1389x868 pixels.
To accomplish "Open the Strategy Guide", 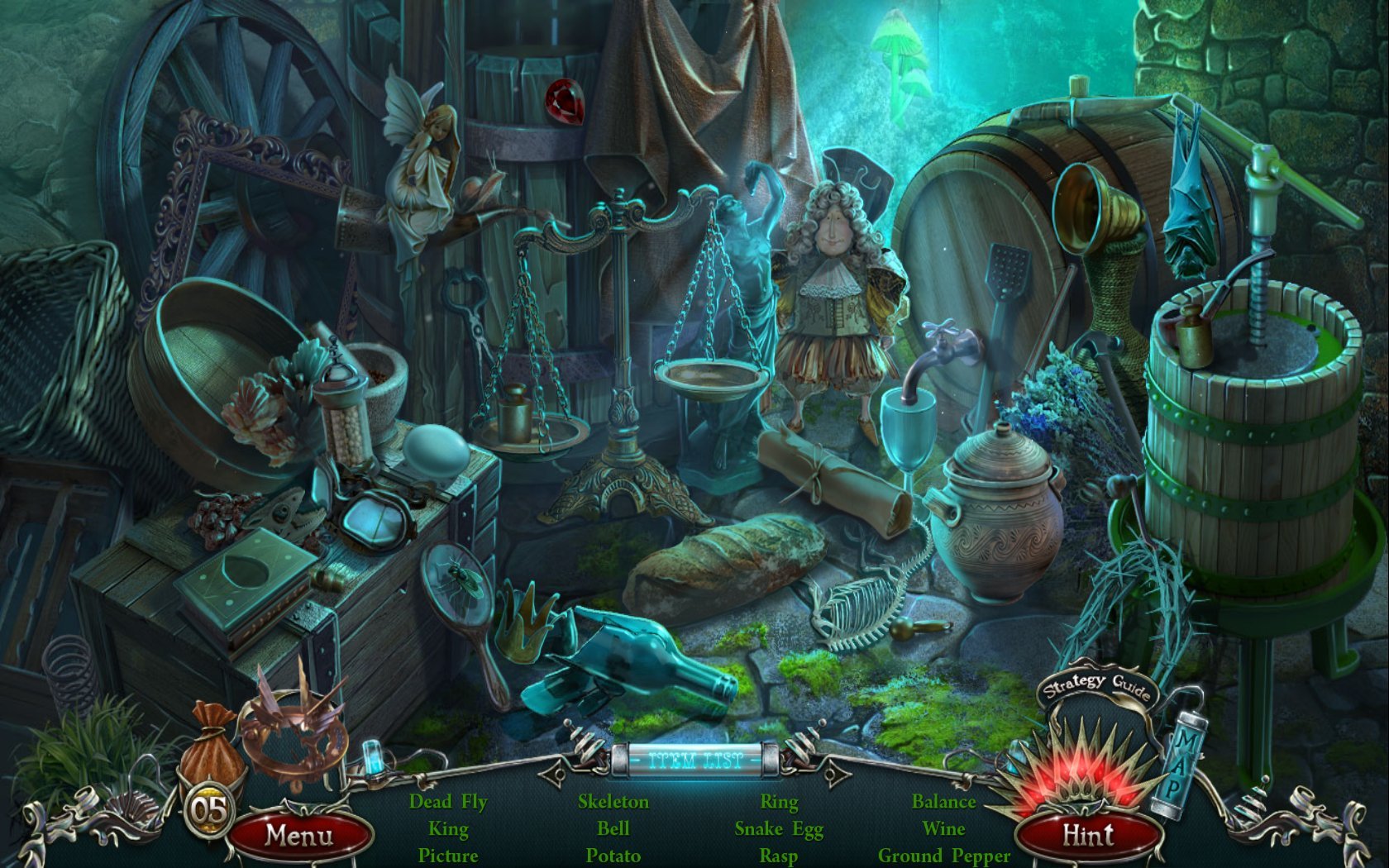I will click(1095, 685).
